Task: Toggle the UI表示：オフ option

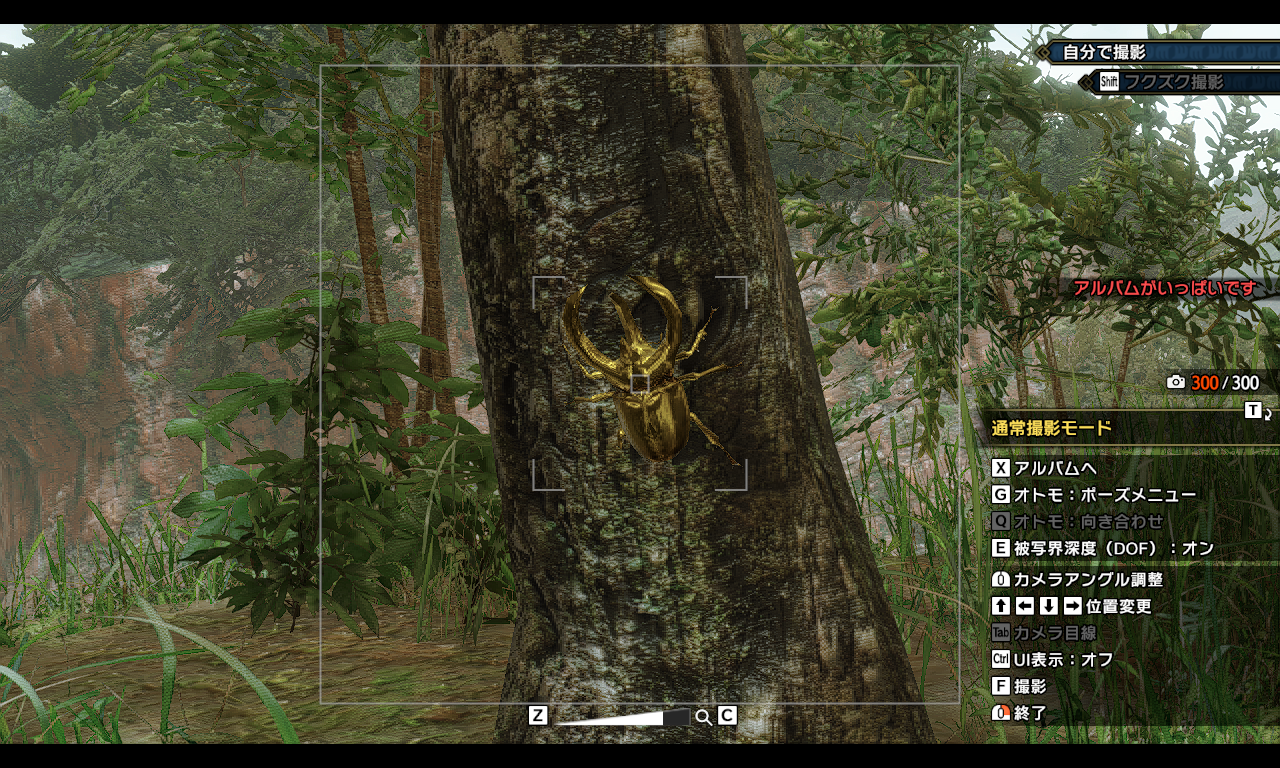Action: [1063, 659]
